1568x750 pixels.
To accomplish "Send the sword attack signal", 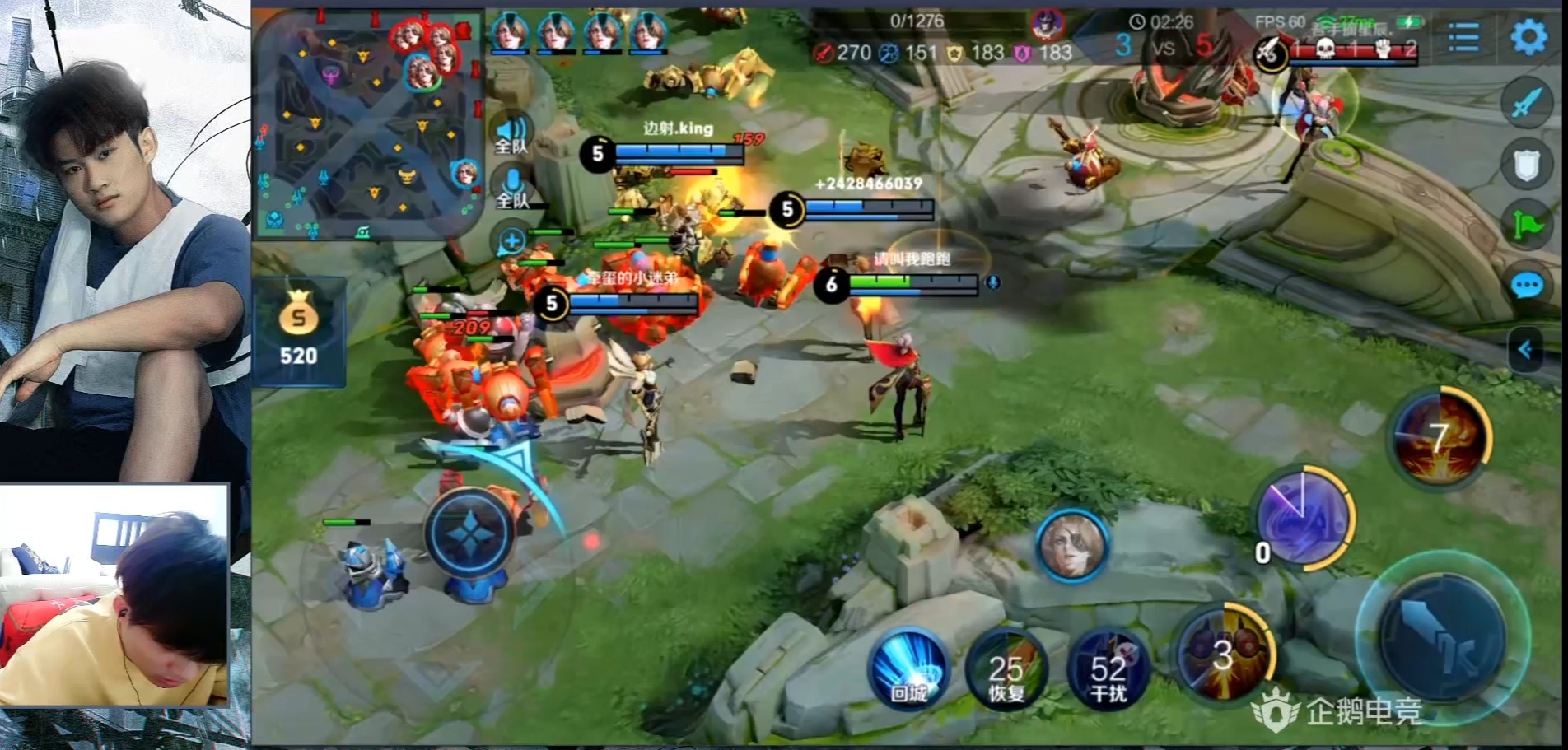I will tap(1527, 104).
